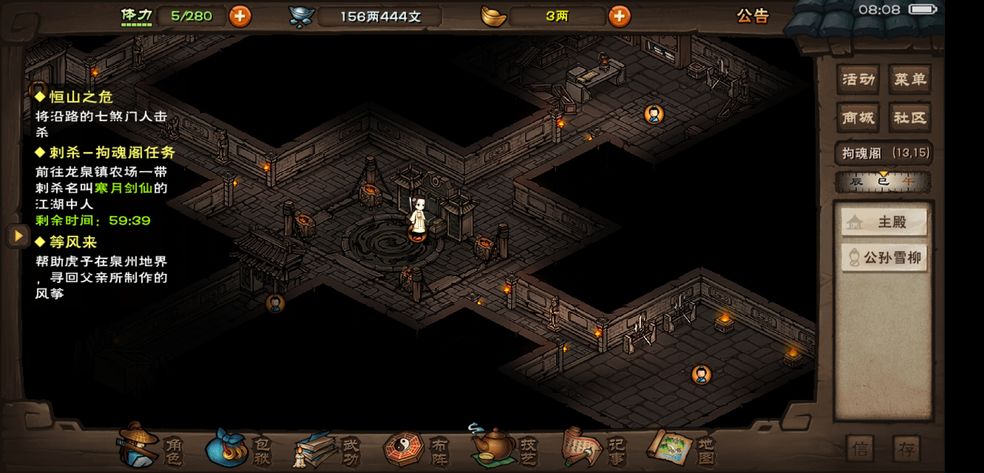Image resolution: width=984 pixels, height=473 pixels.
Task: Visit the 商城 shop
Action: click(859, 117)
